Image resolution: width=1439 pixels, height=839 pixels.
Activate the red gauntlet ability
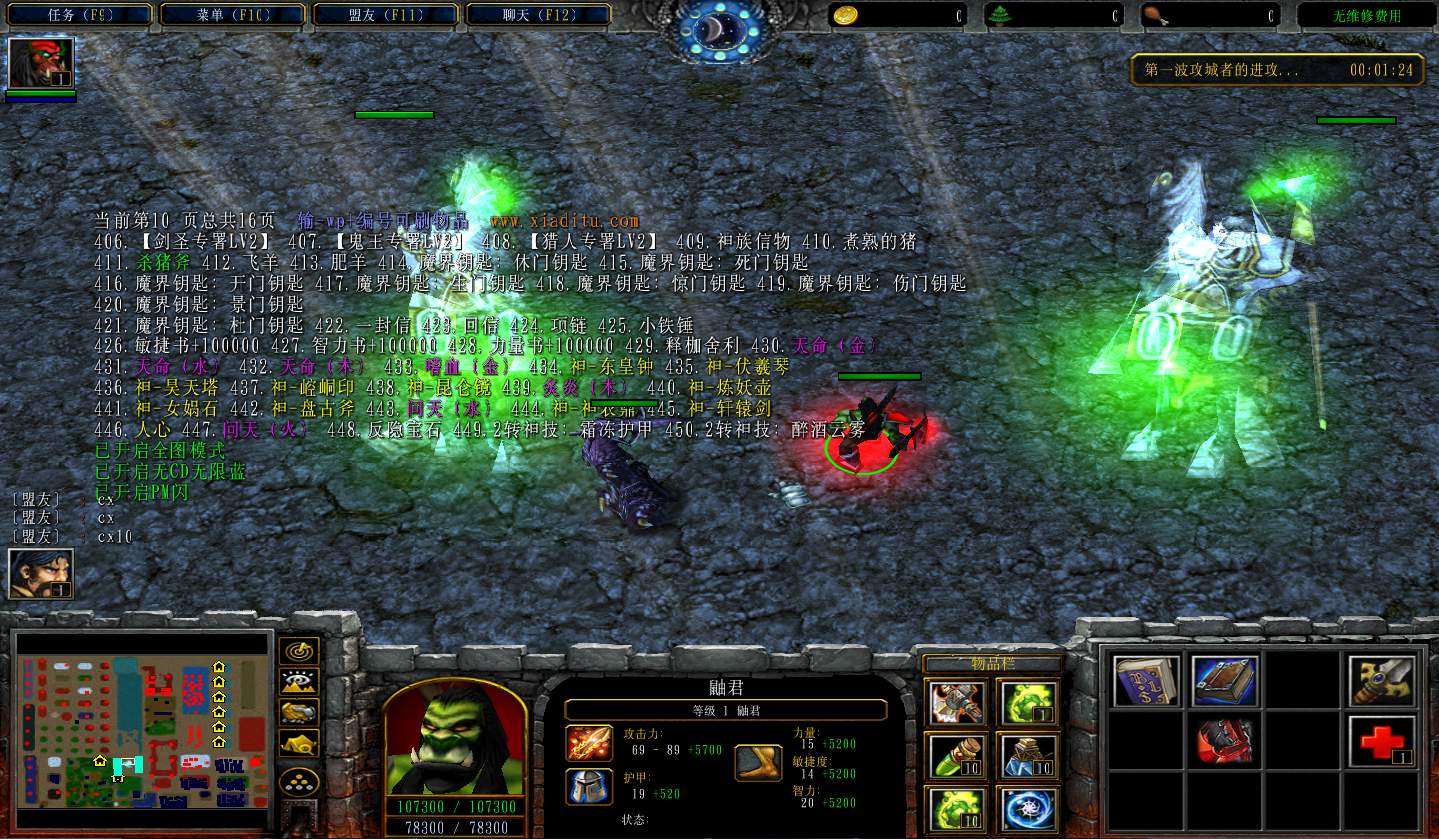point(1224,742)
